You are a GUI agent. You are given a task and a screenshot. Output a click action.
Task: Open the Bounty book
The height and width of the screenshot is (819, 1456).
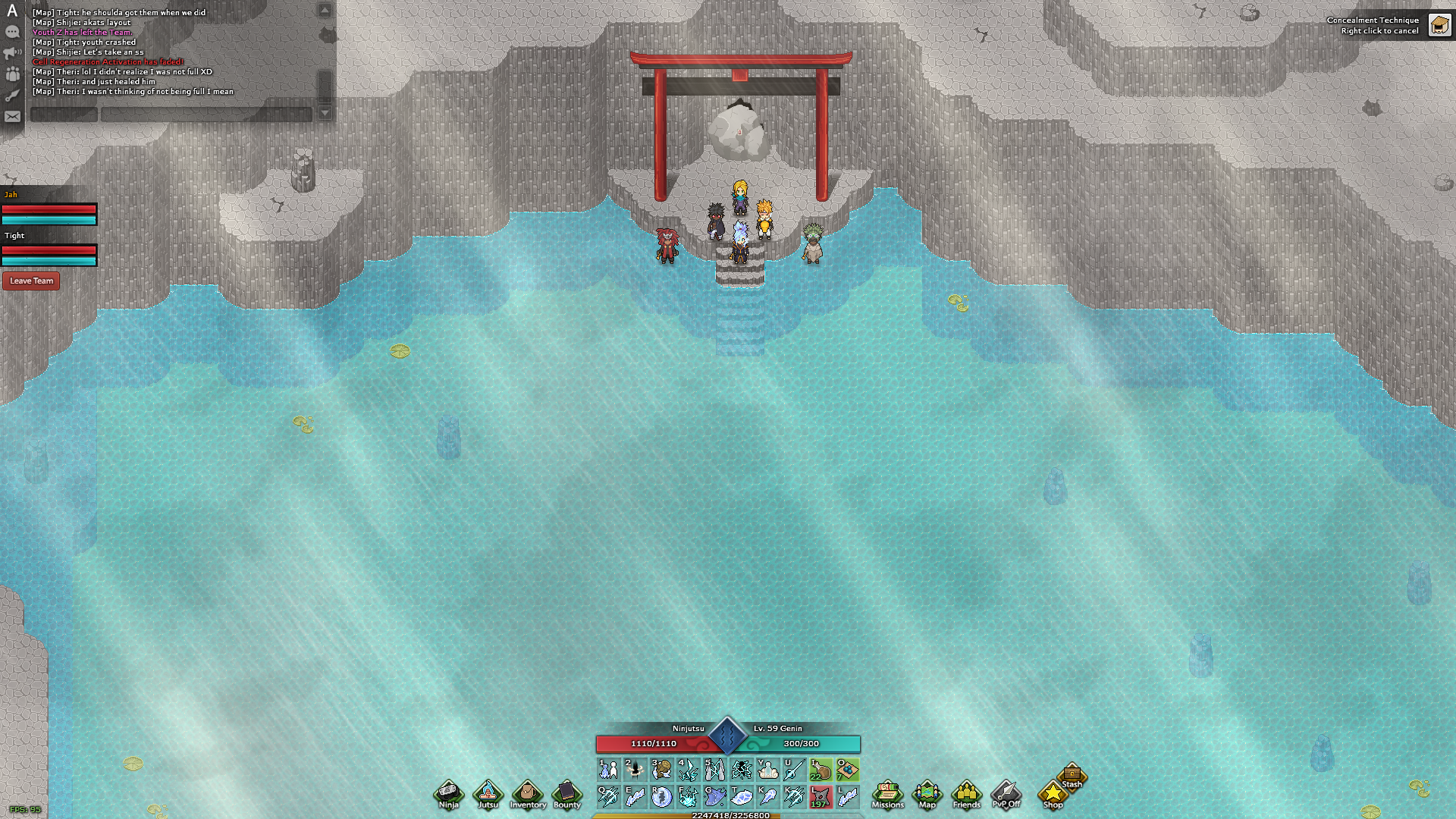566,794
